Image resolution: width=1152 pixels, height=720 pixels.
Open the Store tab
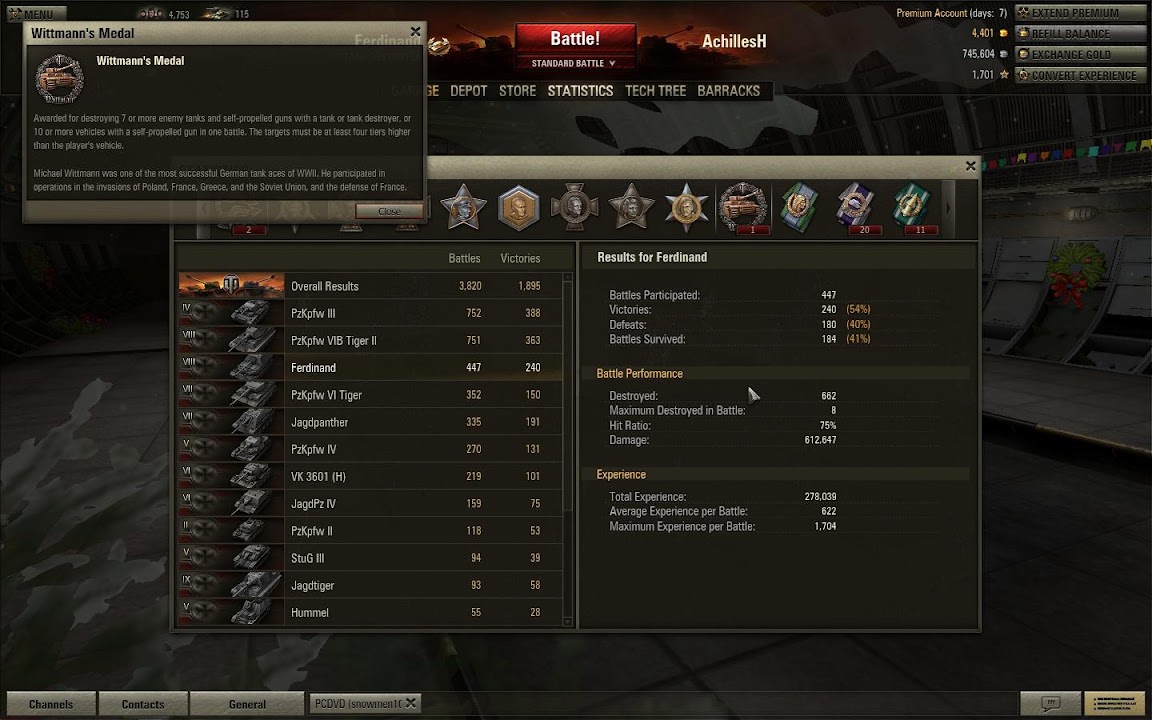(x=517, y=91)
